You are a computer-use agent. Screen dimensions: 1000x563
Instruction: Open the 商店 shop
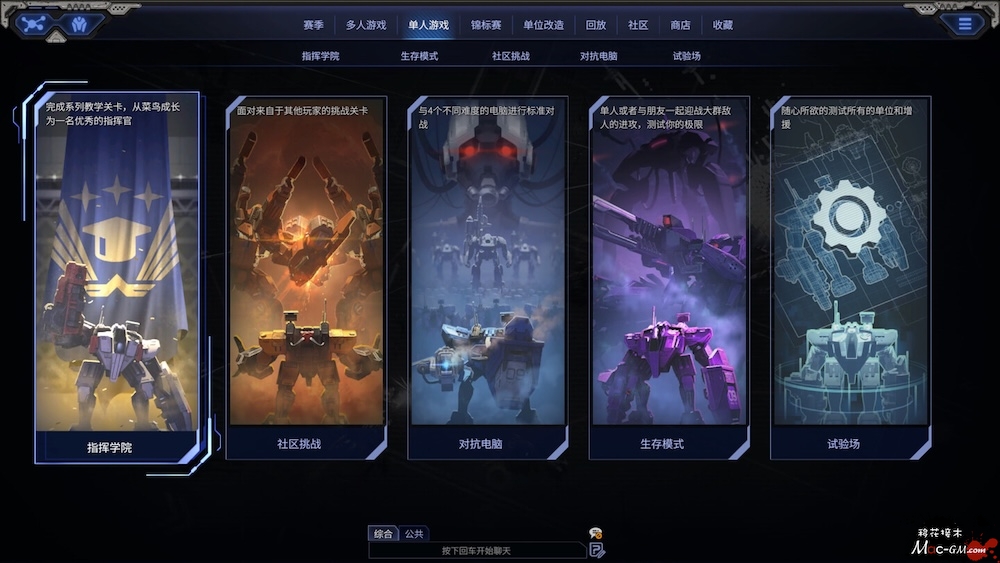pyautogui.click(x=680, y=25)
